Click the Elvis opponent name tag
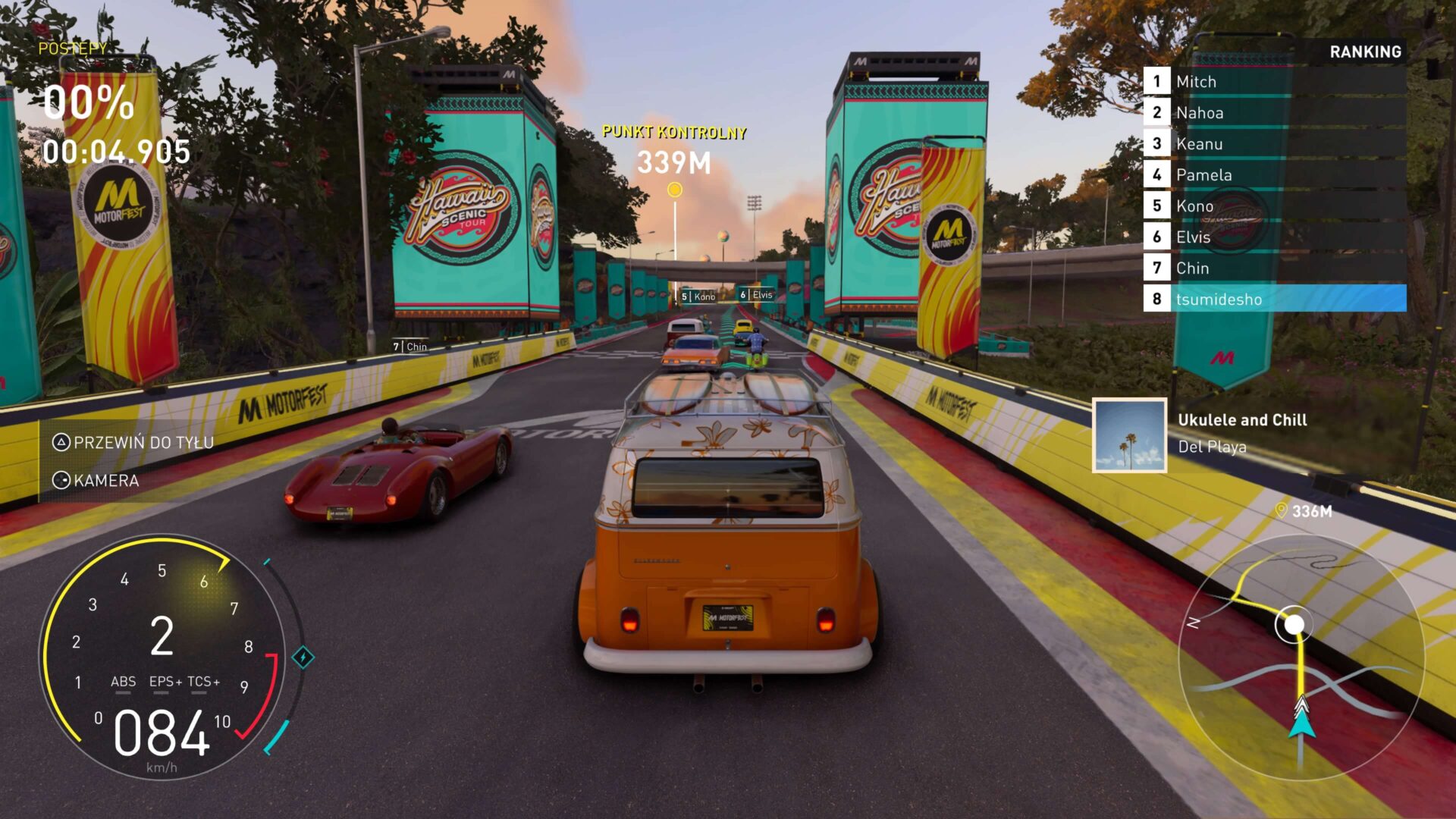This screenshot has height=819, width=1456. tap(757, 295)
